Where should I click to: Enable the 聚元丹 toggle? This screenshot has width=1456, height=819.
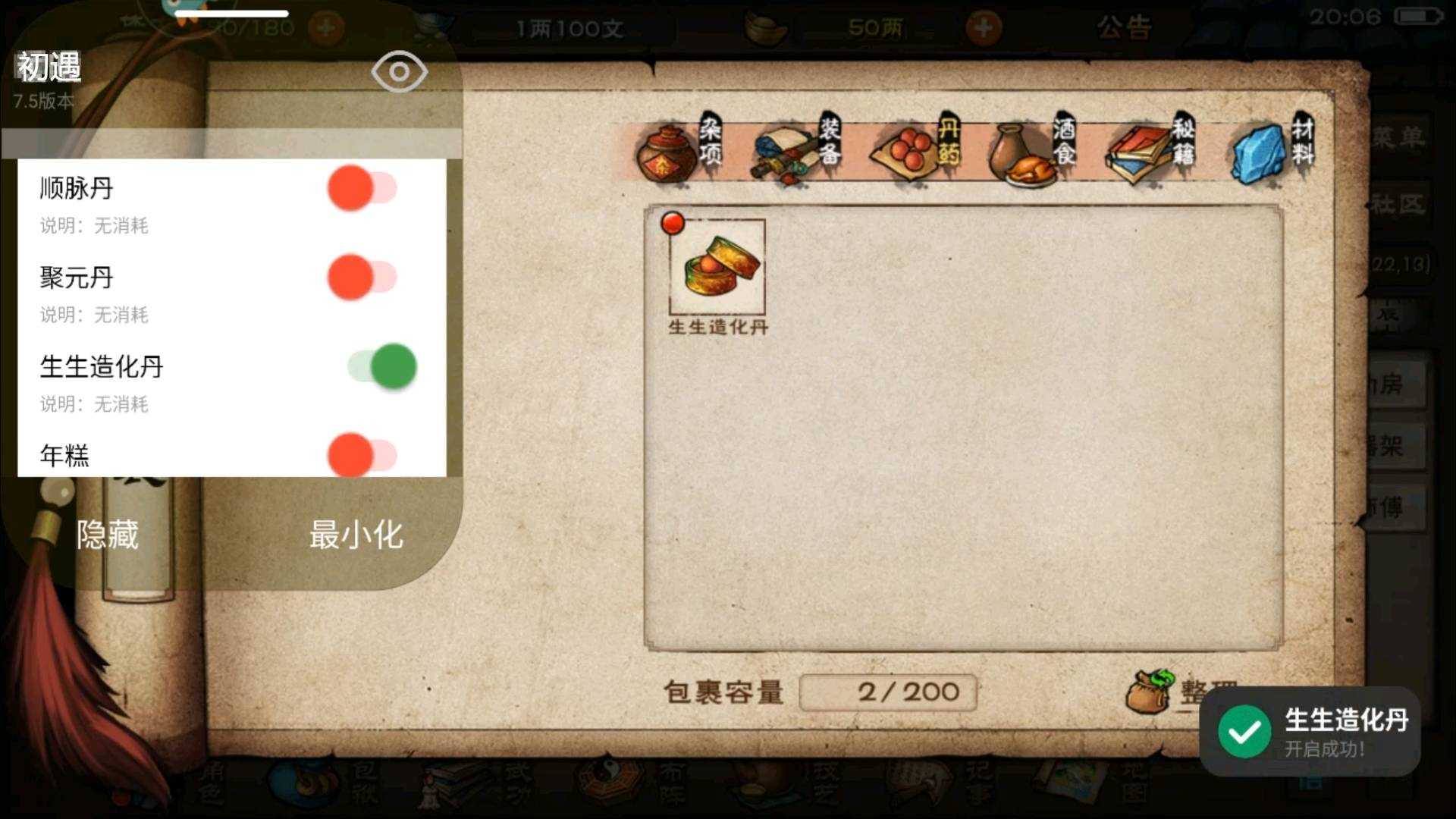click(362, 278)
